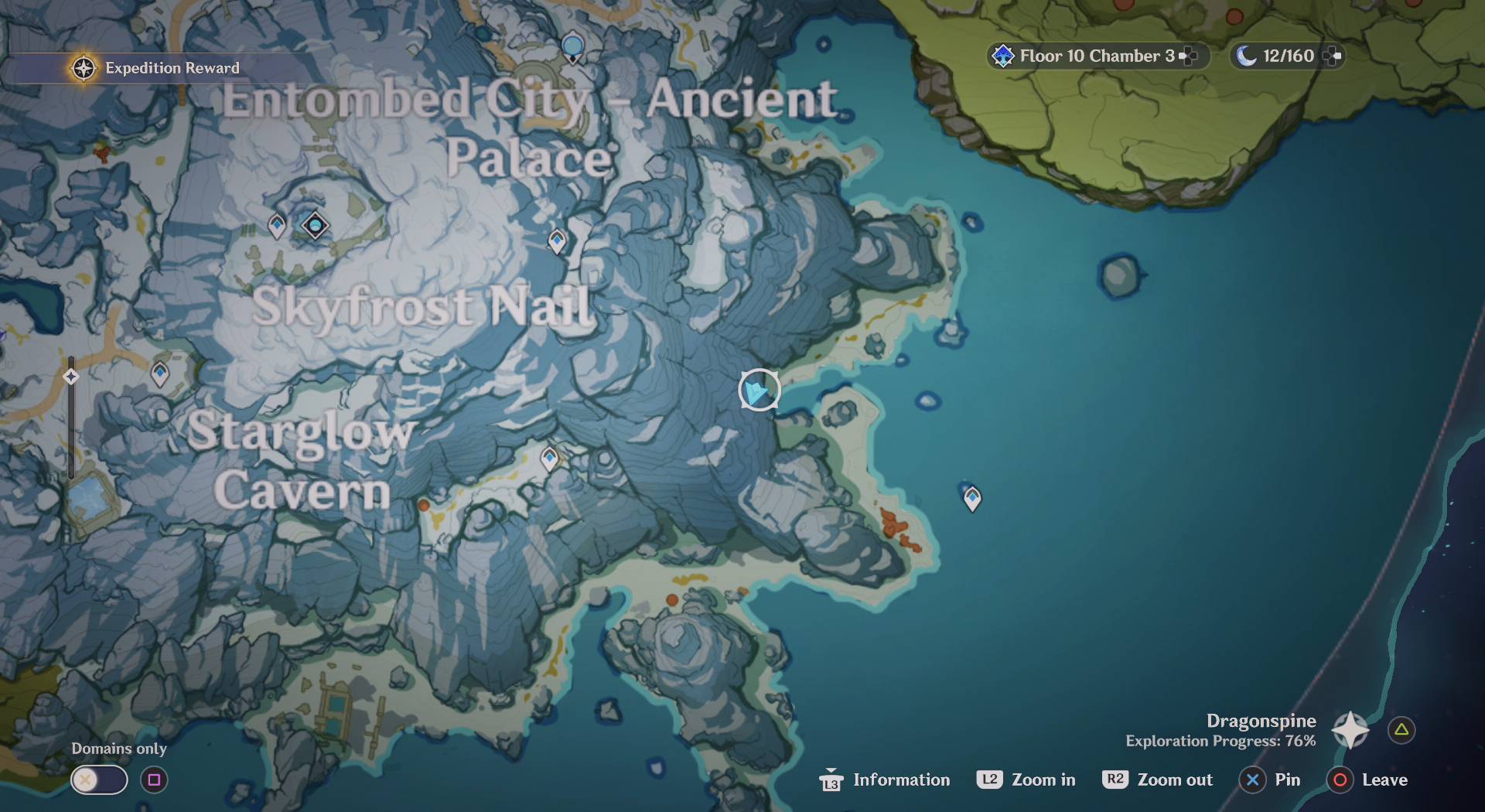Click the teleport waypoint left of Starglow Cavern
Image resolution: width=1485 pixels, height=812 pixels.
(159, 375)
